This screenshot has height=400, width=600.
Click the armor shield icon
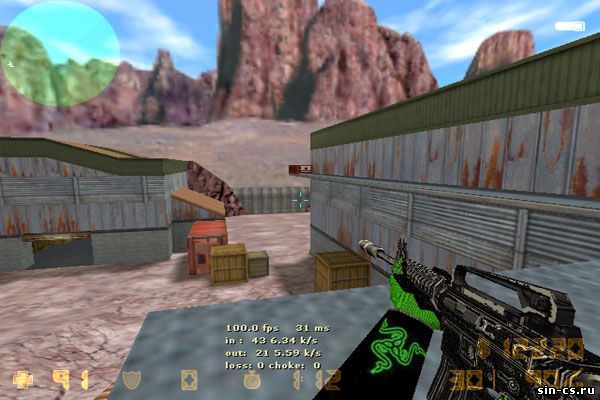point(130,379)
